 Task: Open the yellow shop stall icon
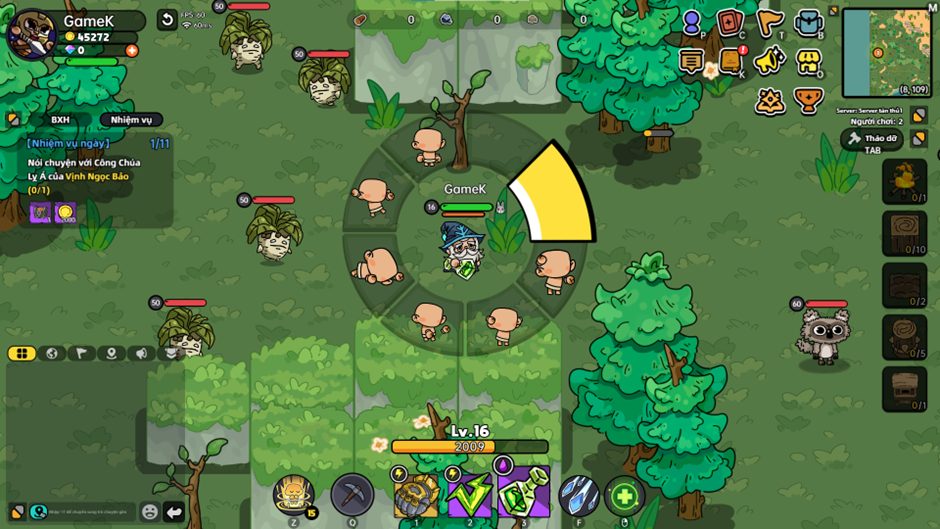[x=808, y=61]
